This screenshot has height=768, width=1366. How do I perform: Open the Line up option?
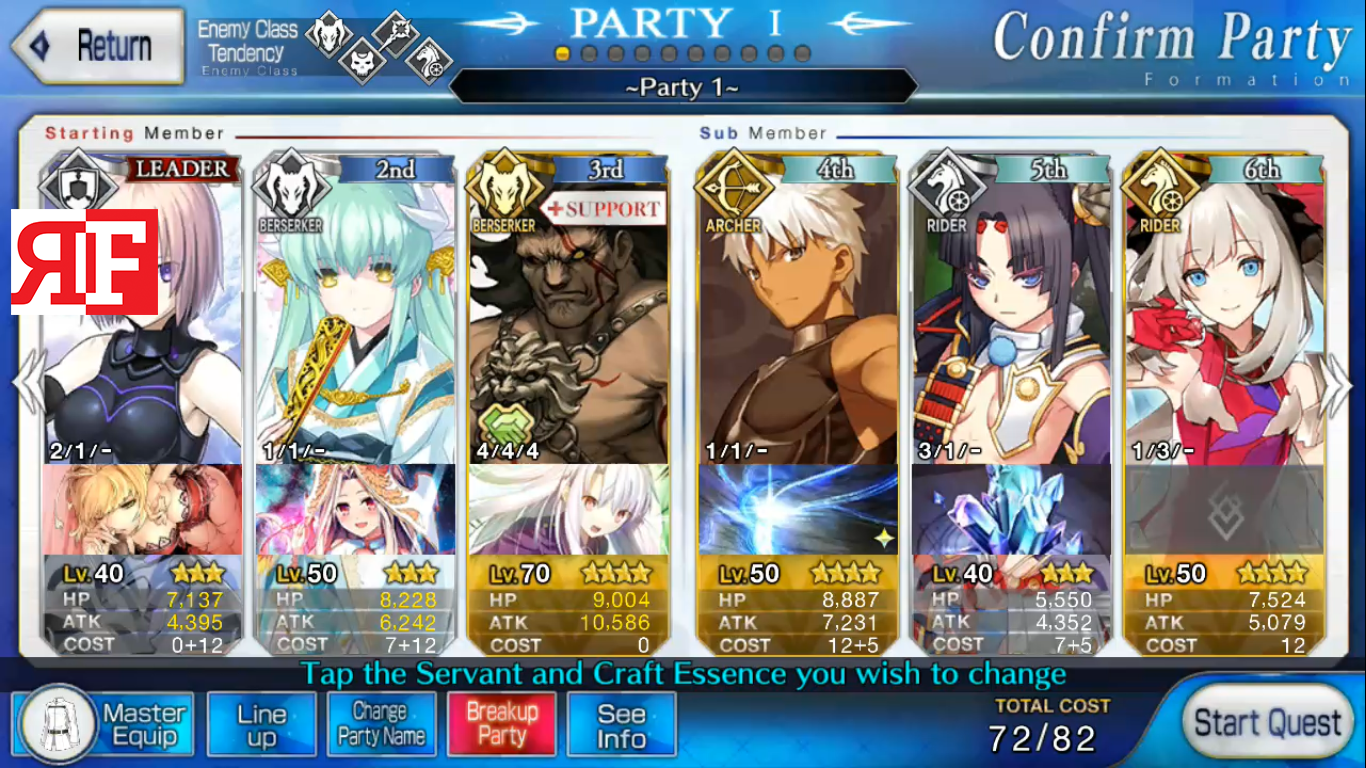click(x=262, y=725)
